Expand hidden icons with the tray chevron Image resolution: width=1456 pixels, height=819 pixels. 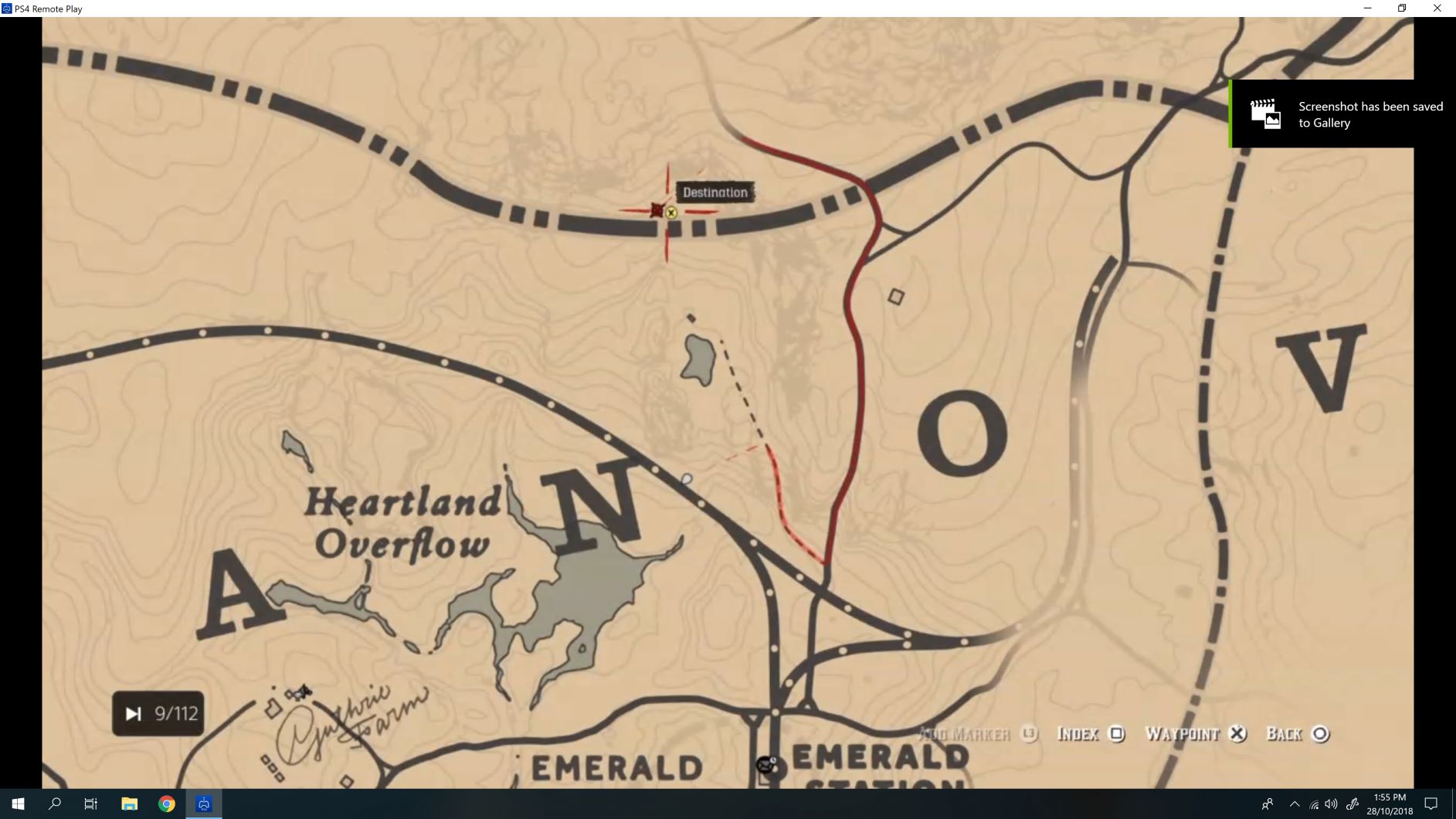[x=1295, y=804]
